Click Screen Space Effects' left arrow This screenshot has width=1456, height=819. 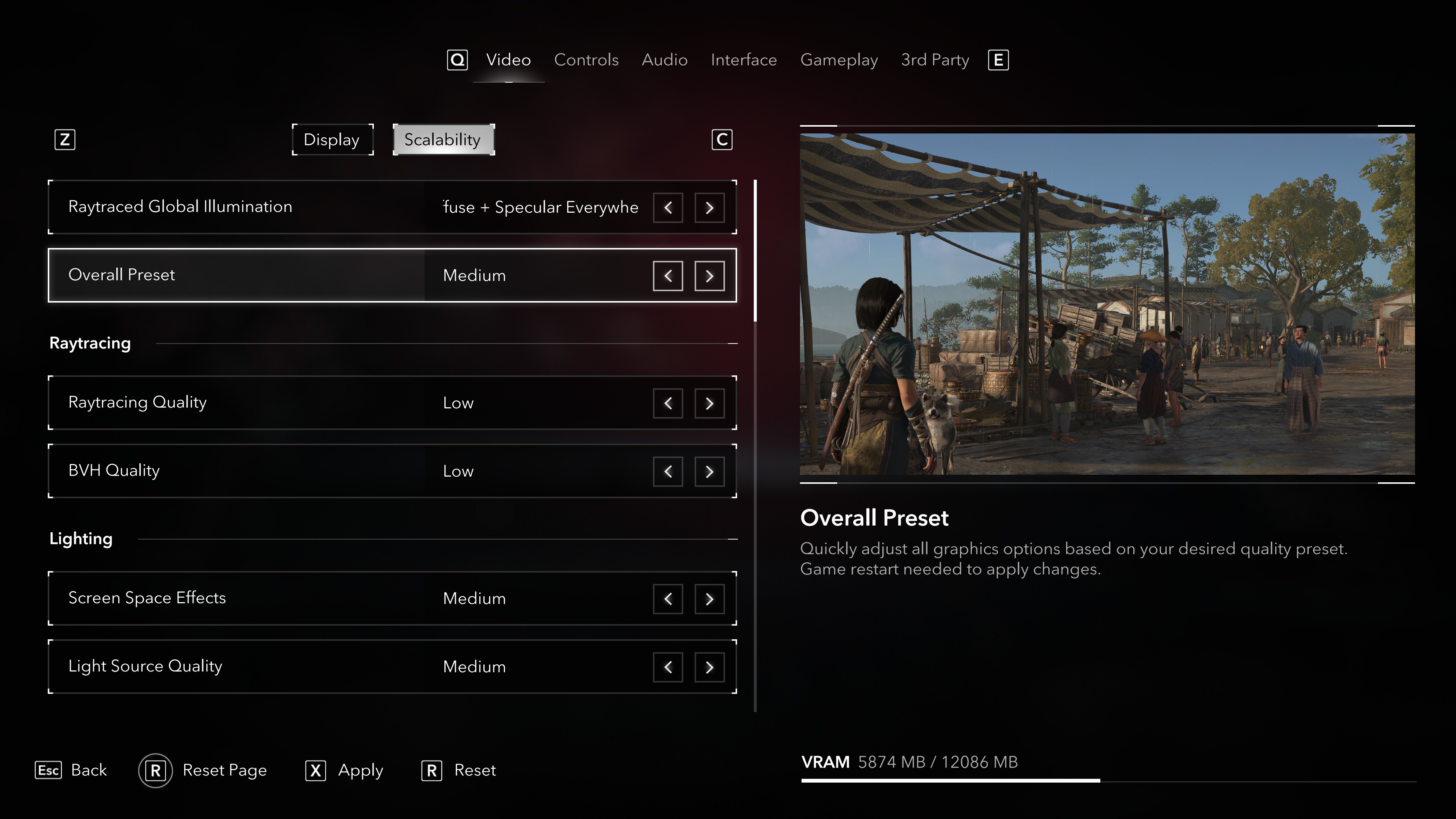667,599
